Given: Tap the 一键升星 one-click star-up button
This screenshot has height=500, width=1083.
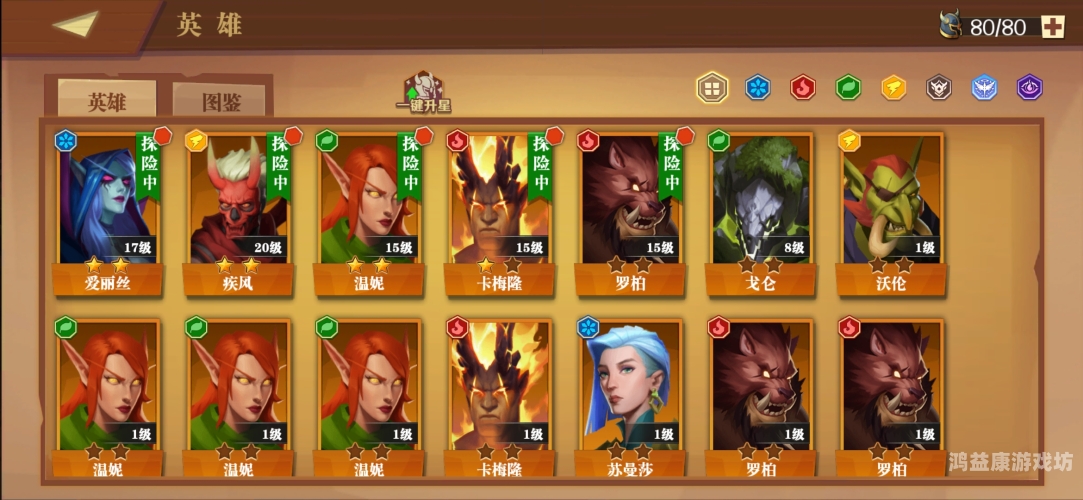Looking at the screenshot, I should pos(423,91).
